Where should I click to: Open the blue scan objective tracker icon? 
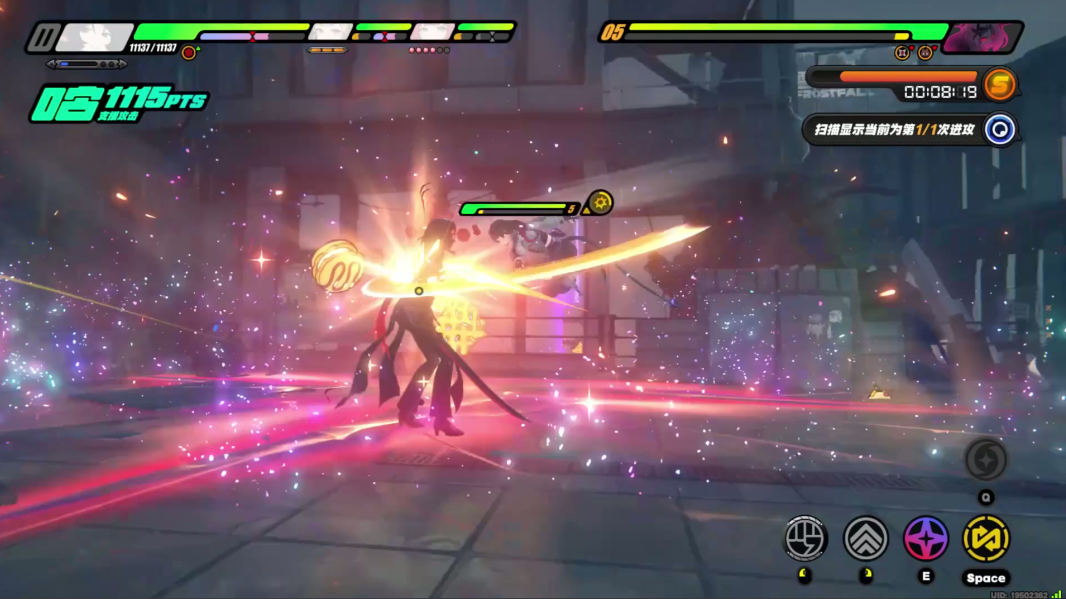click(x=999, y=129)
